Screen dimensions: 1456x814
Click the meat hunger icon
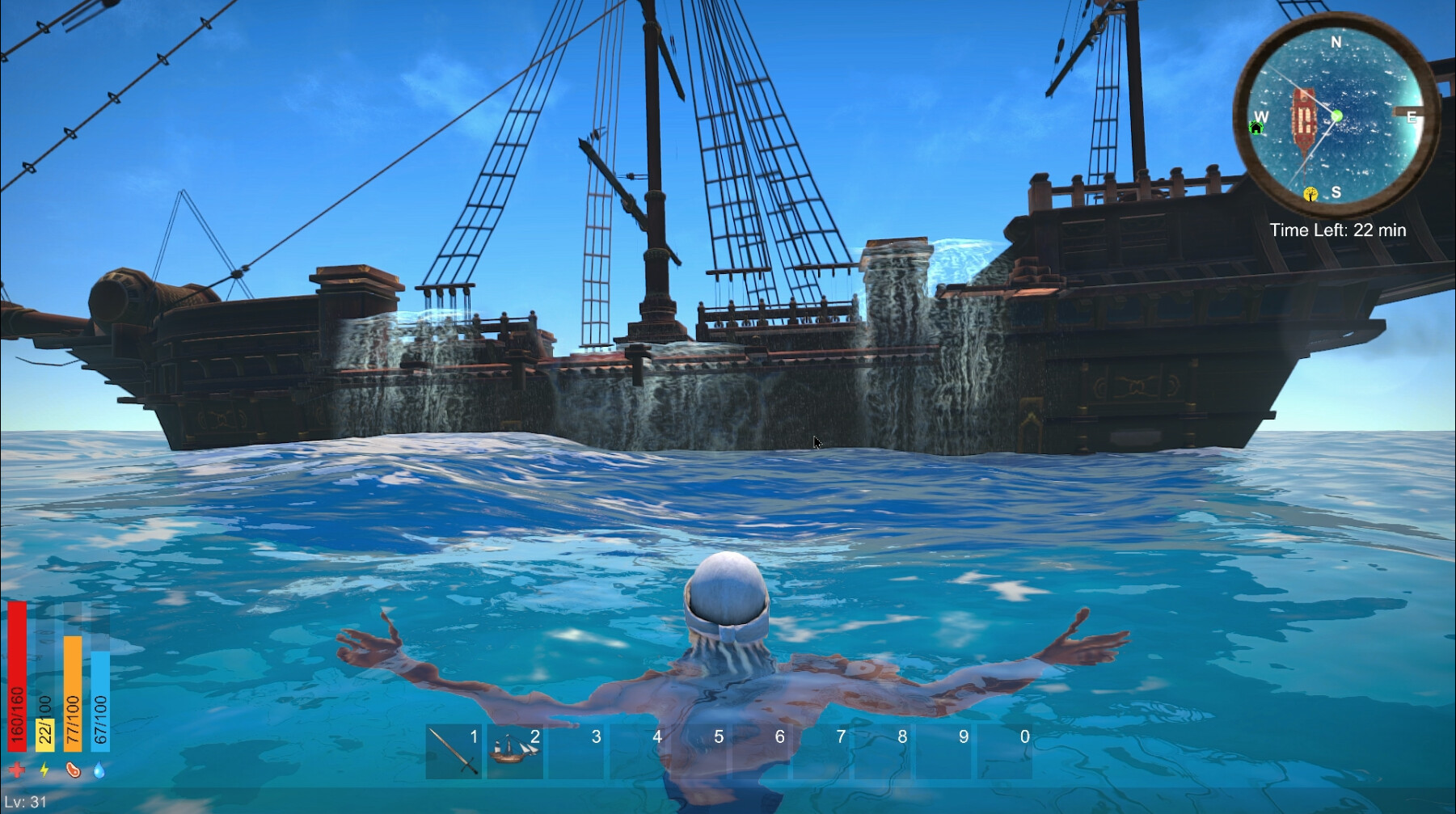[x=73, y=769]
